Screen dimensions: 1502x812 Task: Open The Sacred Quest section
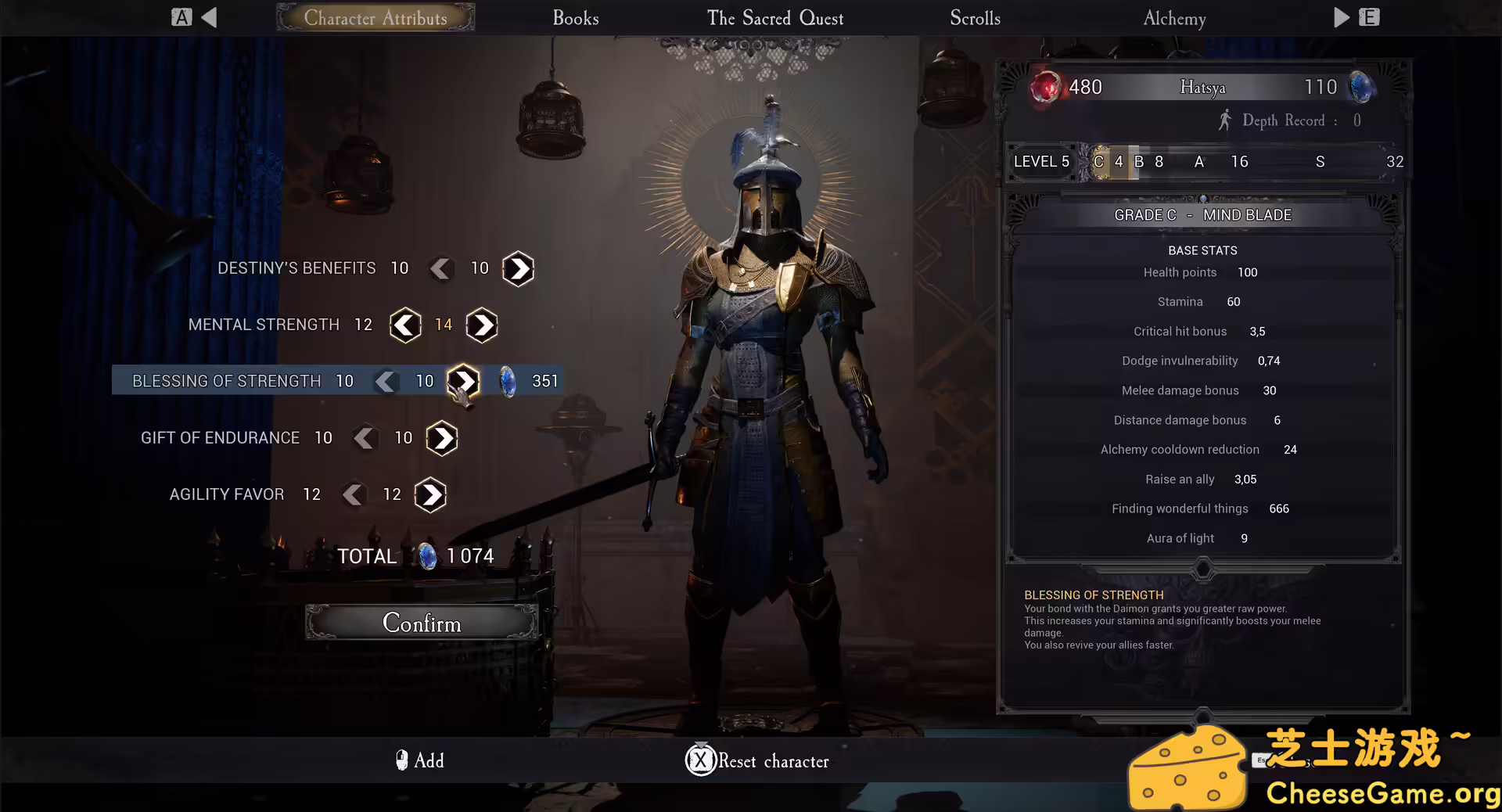tap(774, 18)
